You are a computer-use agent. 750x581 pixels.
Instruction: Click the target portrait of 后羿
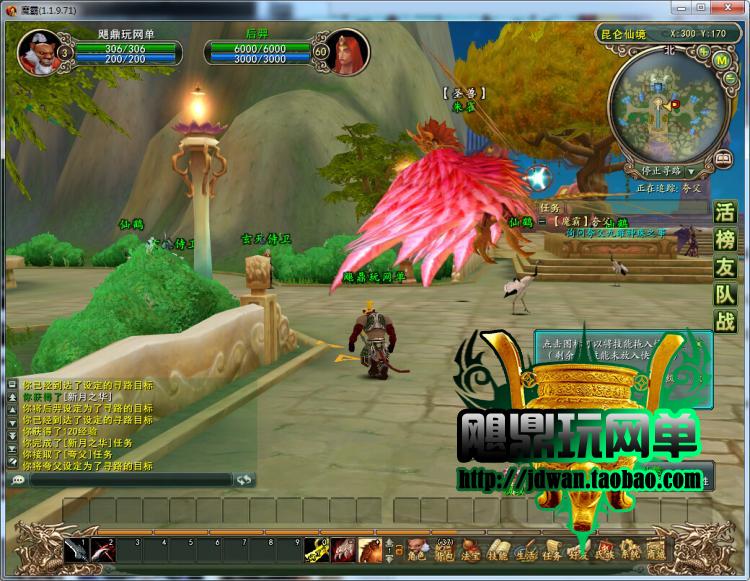click(x=350, y=50)
